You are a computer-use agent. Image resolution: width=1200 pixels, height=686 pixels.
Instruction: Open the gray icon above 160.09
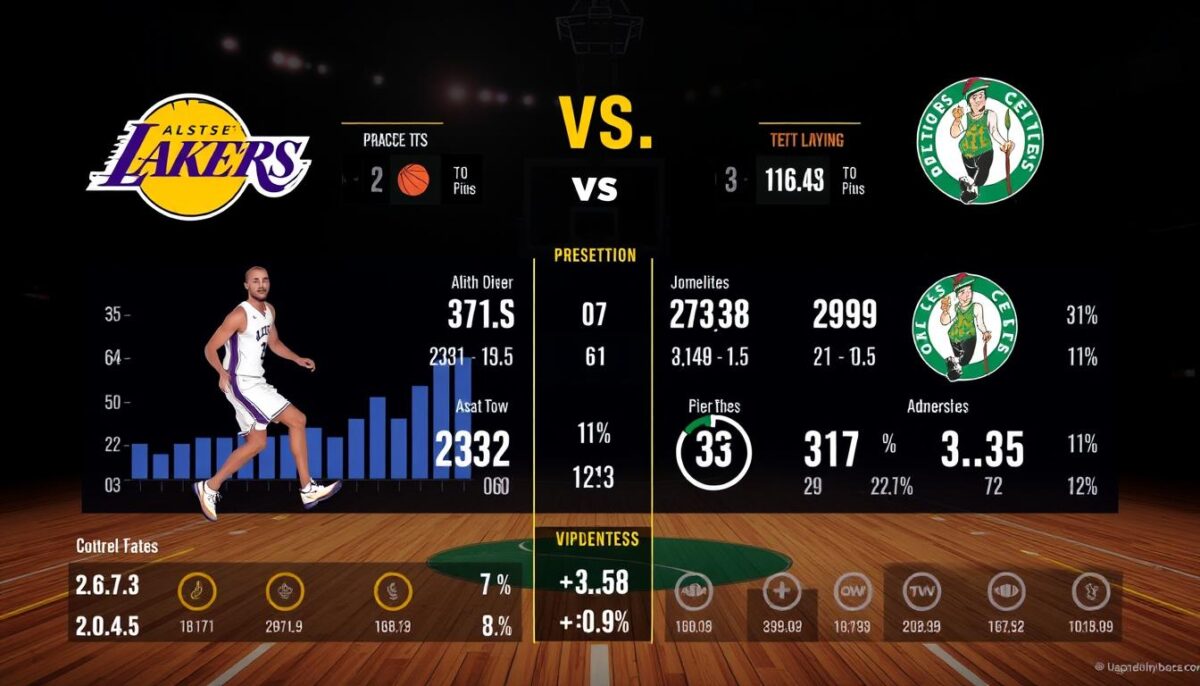pos(693,593)
